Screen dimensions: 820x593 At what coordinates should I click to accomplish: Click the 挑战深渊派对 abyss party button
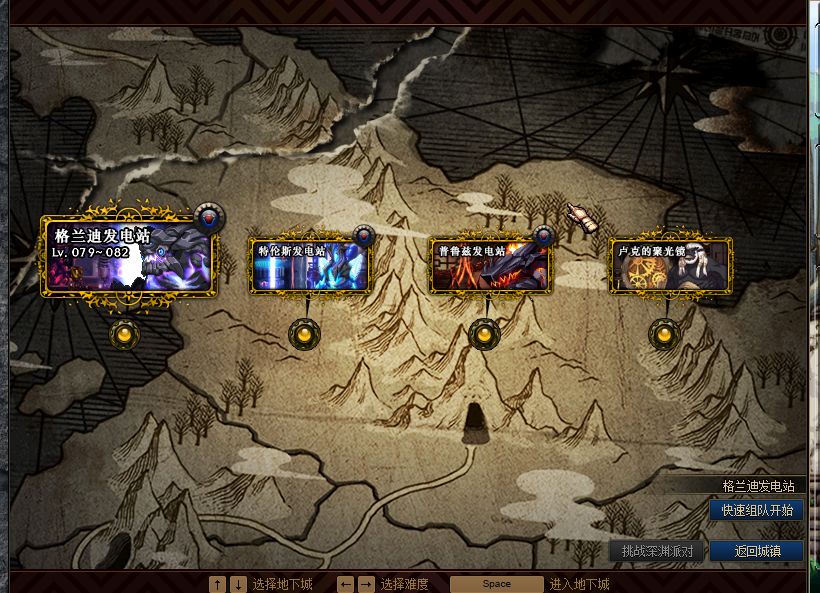tap(657, 551)
